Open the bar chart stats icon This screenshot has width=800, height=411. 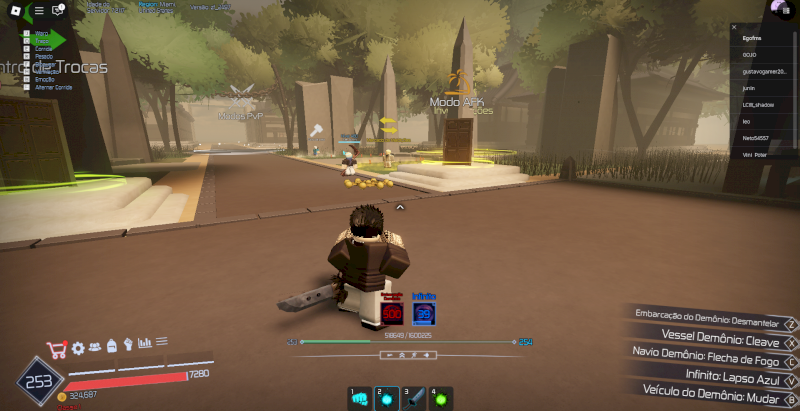pyautogui.click(x=144, y=344)
